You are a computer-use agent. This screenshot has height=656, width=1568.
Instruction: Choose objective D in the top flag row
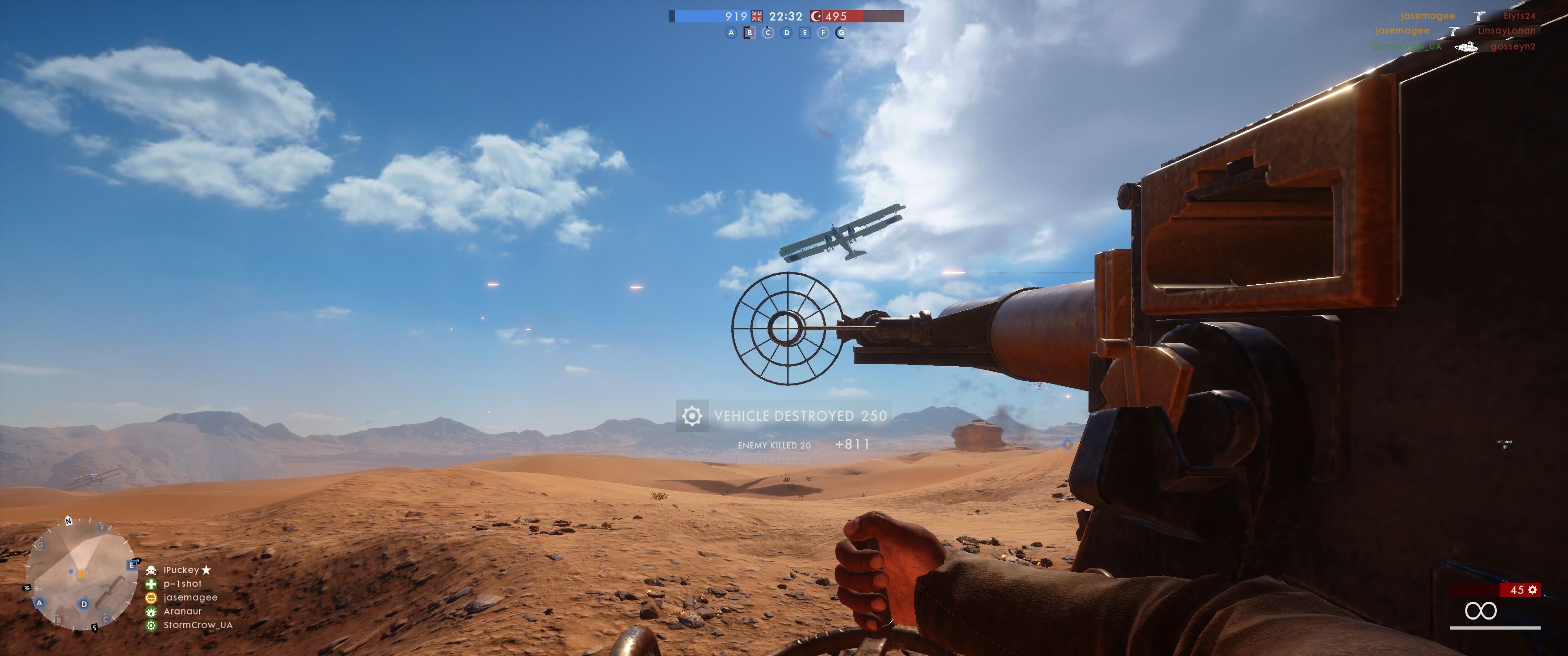[786, 33]
